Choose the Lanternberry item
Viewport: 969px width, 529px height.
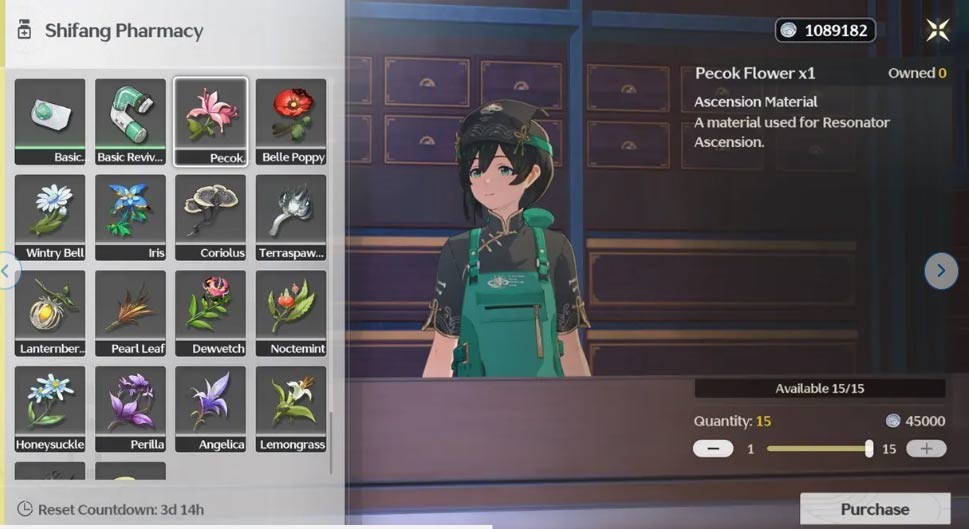pyautogui.click(x=50, y=313)
